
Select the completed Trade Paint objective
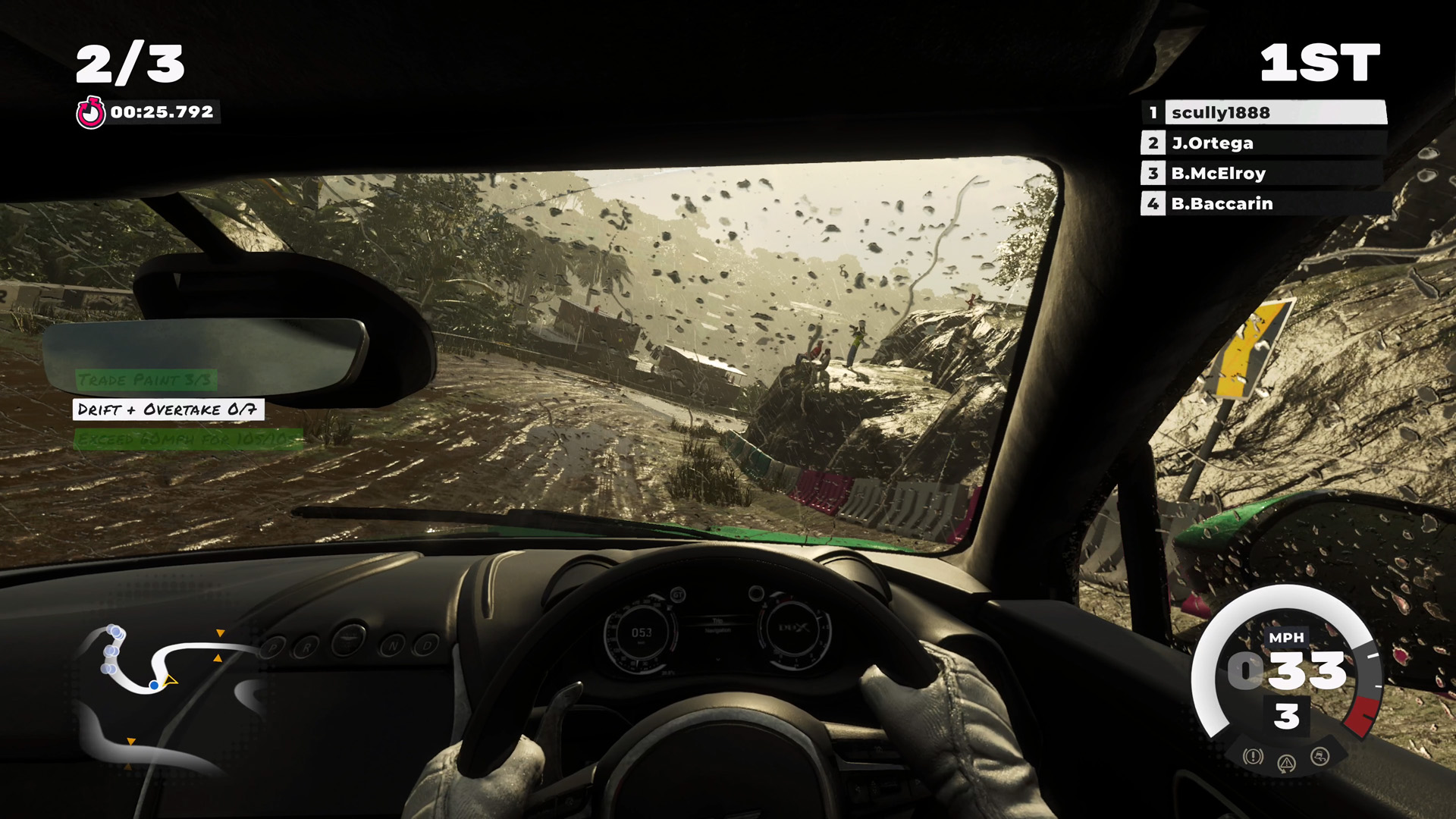(146, 379)
